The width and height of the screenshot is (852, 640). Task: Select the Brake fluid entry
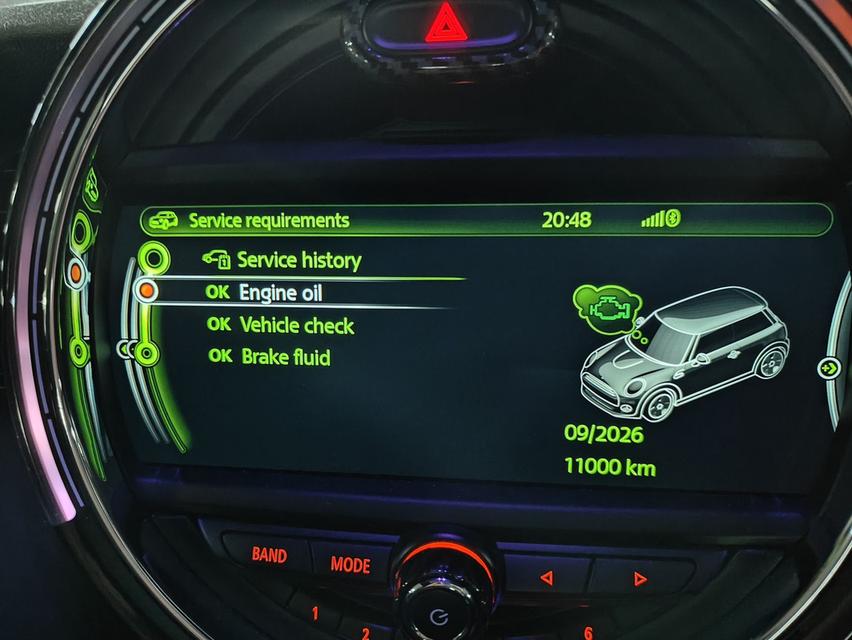coord(285,357)
